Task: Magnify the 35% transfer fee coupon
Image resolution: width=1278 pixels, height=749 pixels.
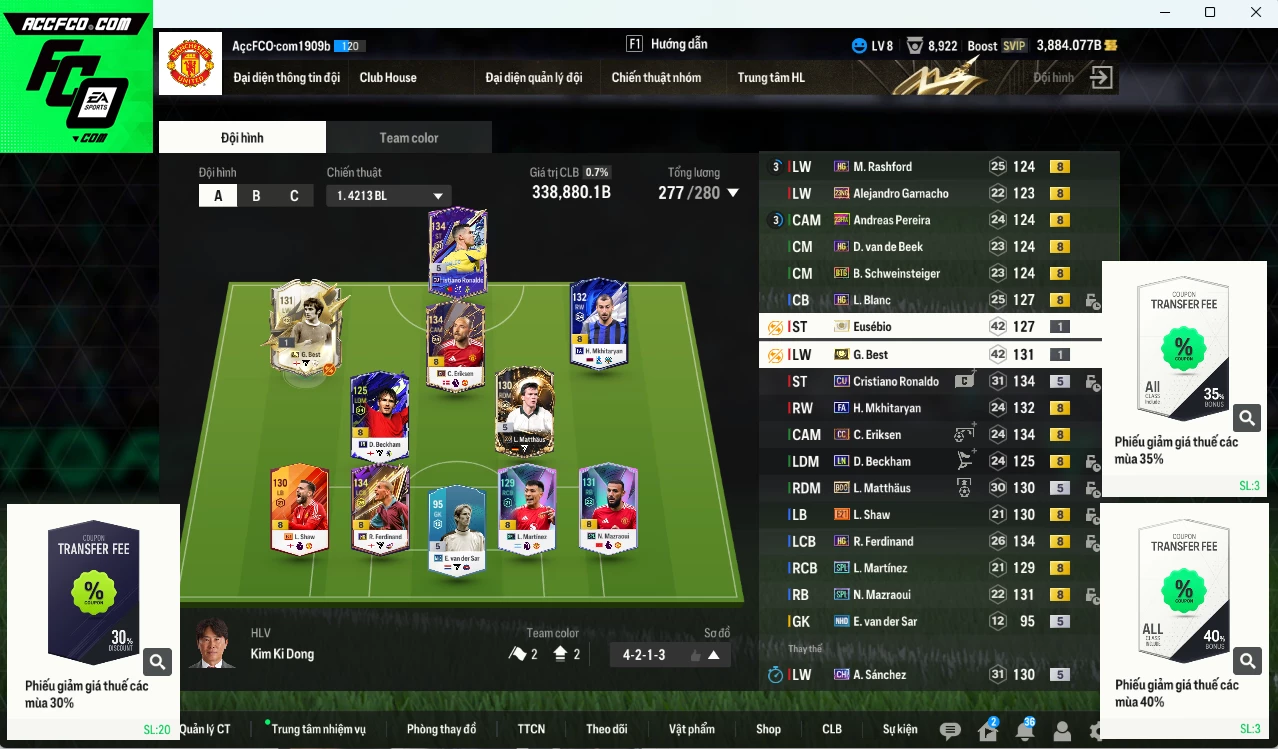Action: click(1246, 417)
